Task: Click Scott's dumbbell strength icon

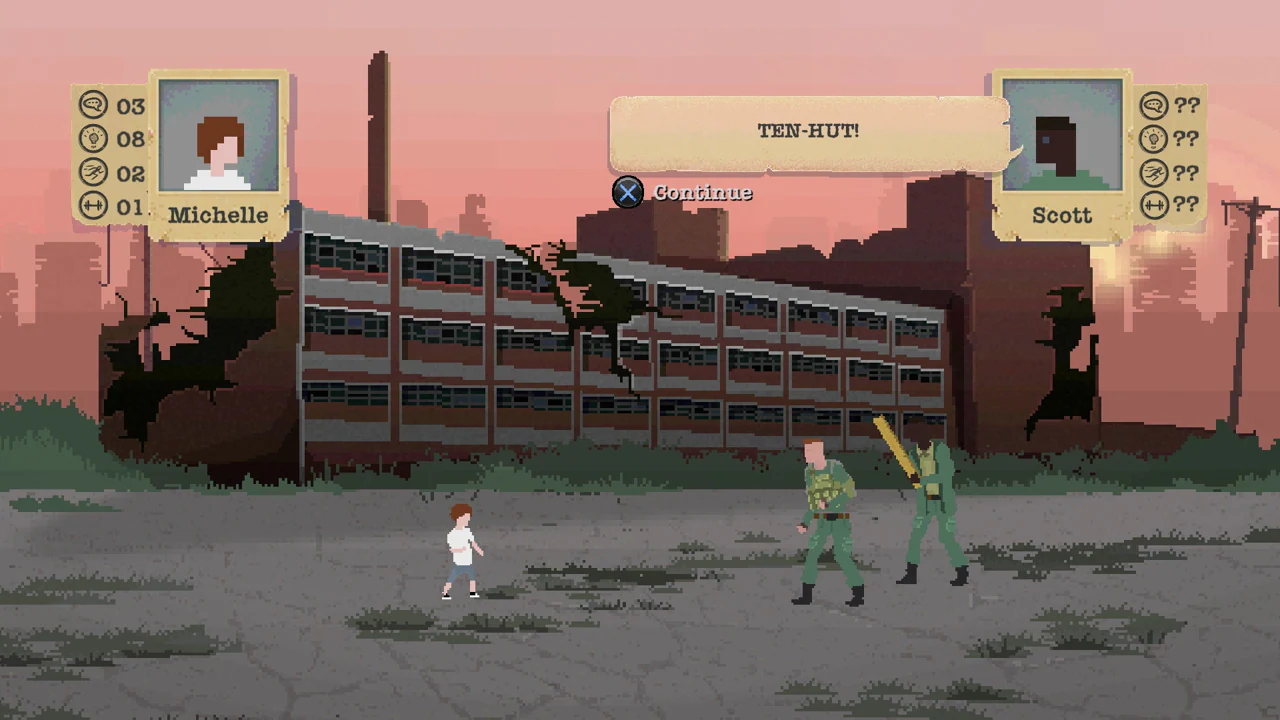Action: click(1154, 206)
